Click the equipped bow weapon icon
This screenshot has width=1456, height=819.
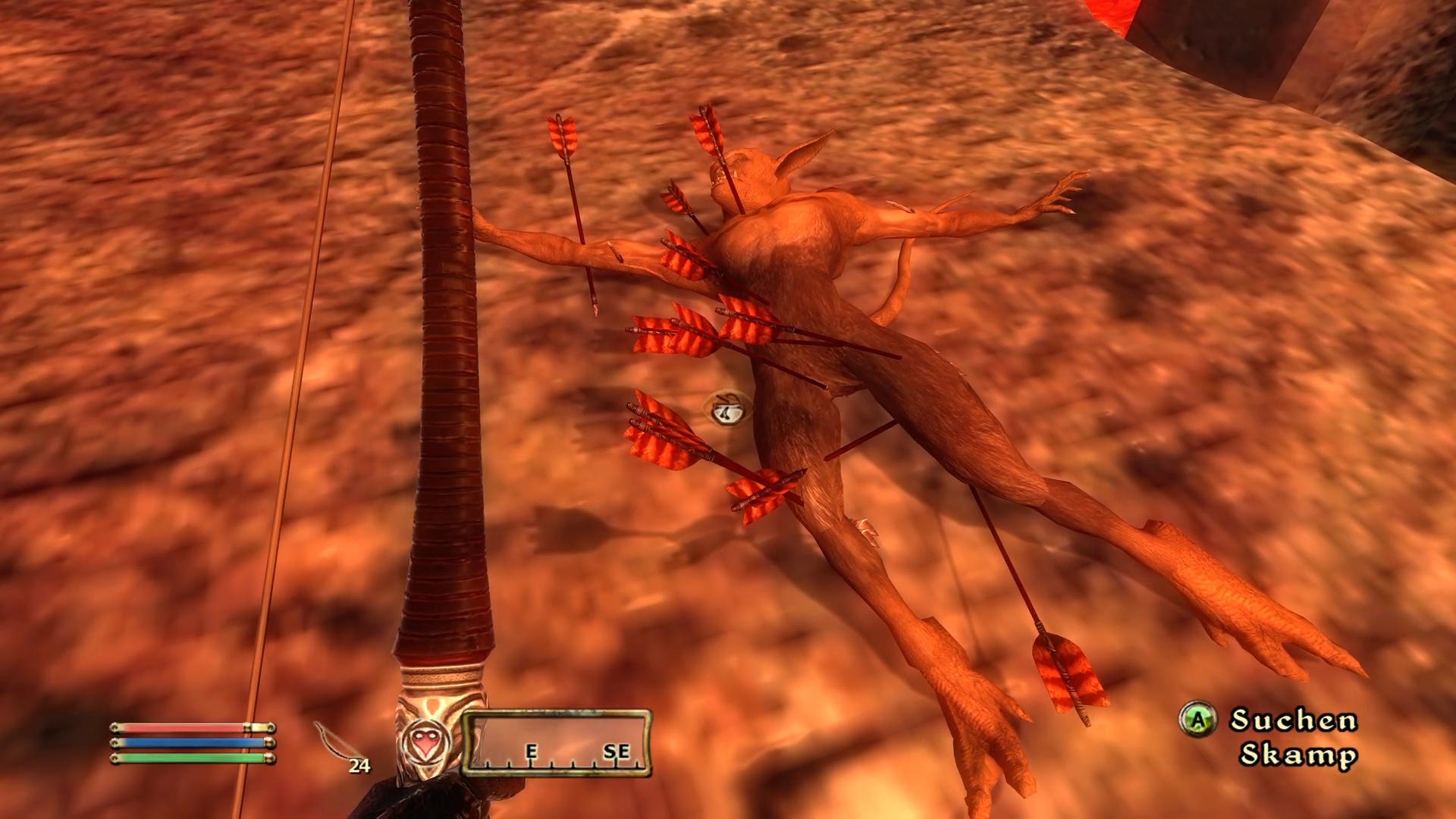pos(334,745)
